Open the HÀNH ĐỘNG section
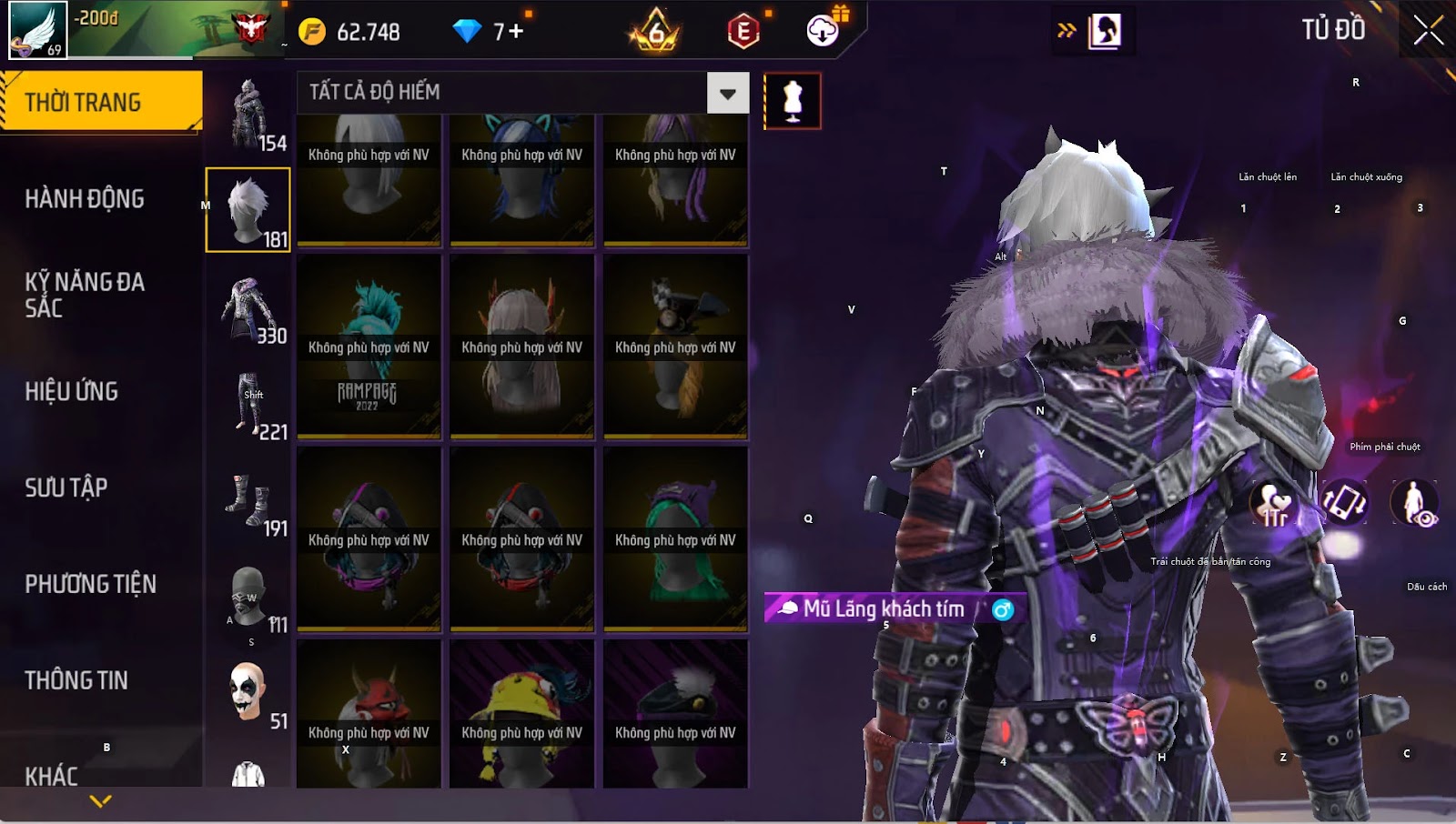Viewport: 1456px width, 824px height. pos(85,199)
